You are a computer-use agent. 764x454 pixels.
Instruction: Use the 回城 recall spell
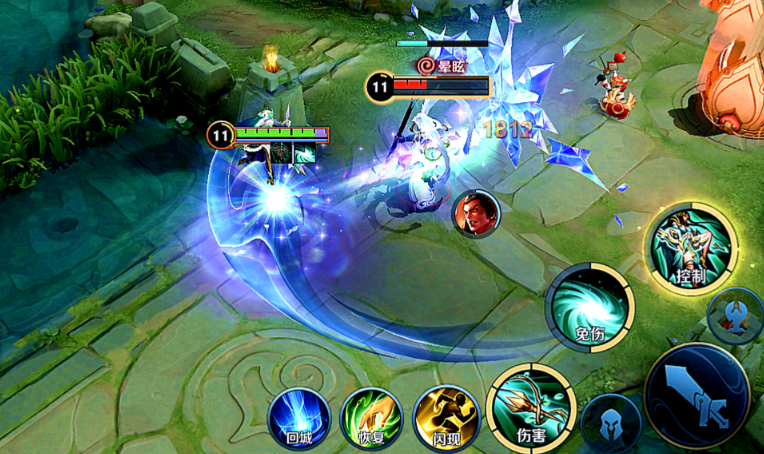(x=299, y=416)
